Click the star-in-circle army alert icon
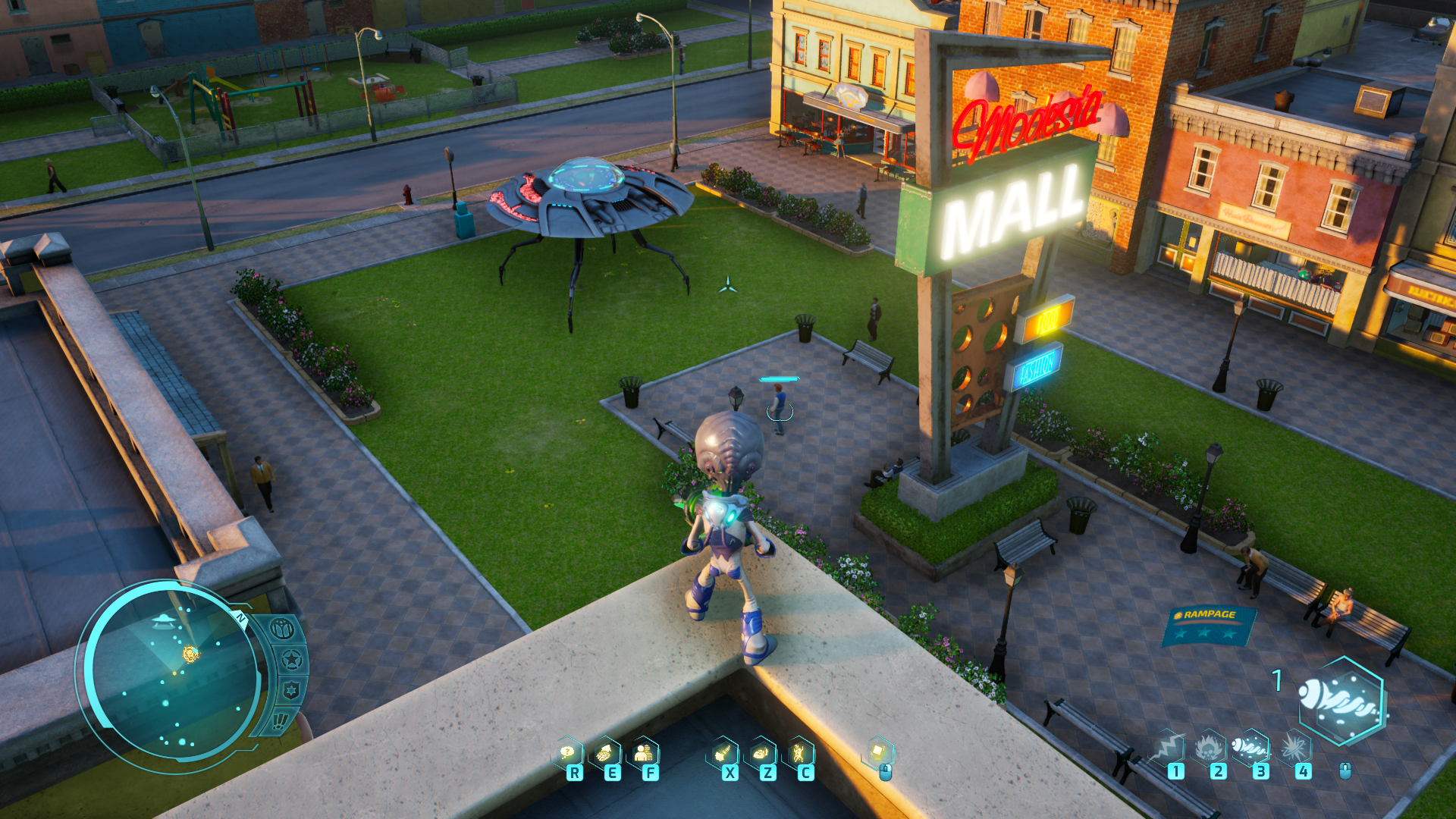1456x819 pixels. click(291, 660)
